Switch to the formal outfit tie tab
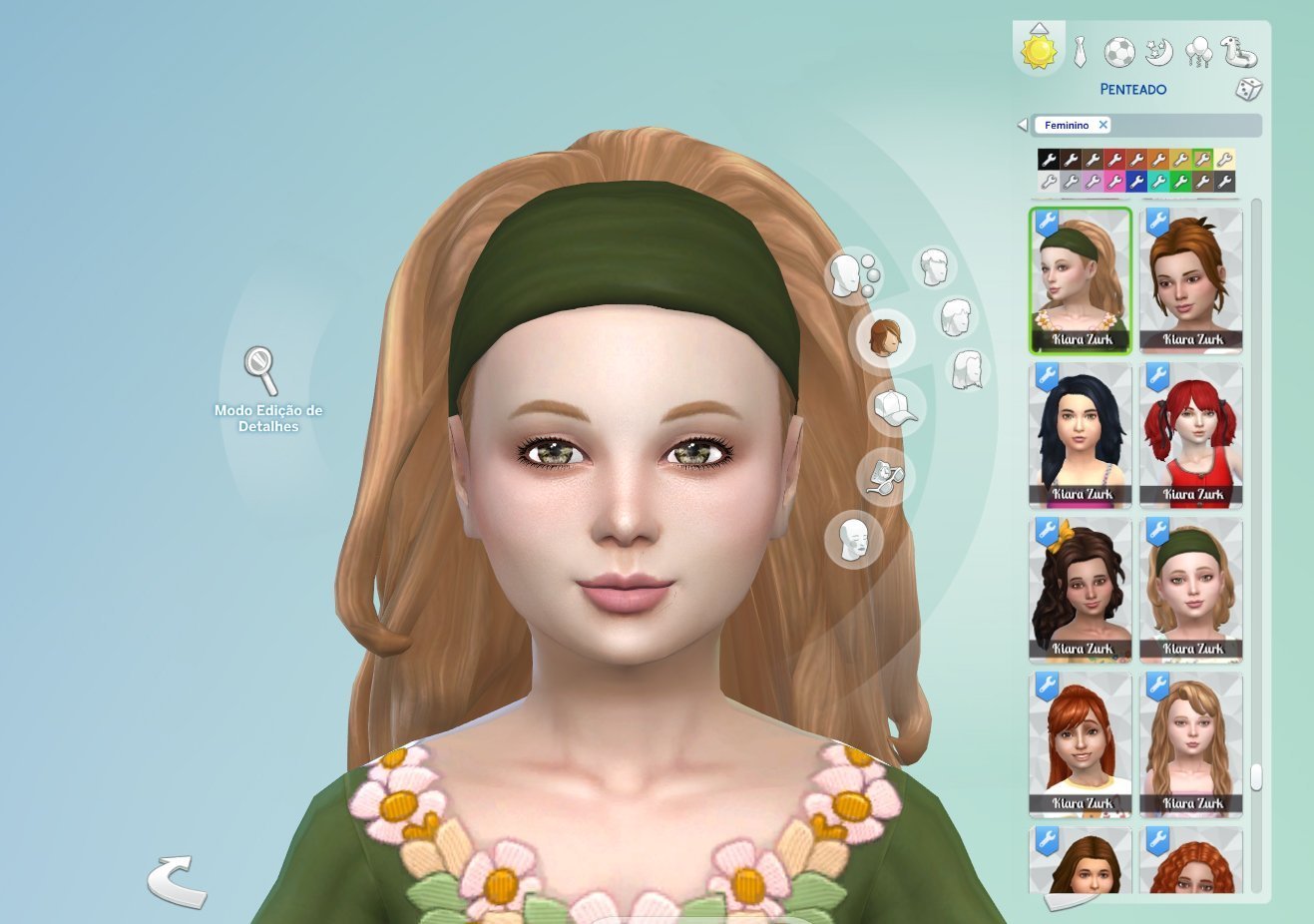The image size is (1314, 924). tap(1080, 51)
